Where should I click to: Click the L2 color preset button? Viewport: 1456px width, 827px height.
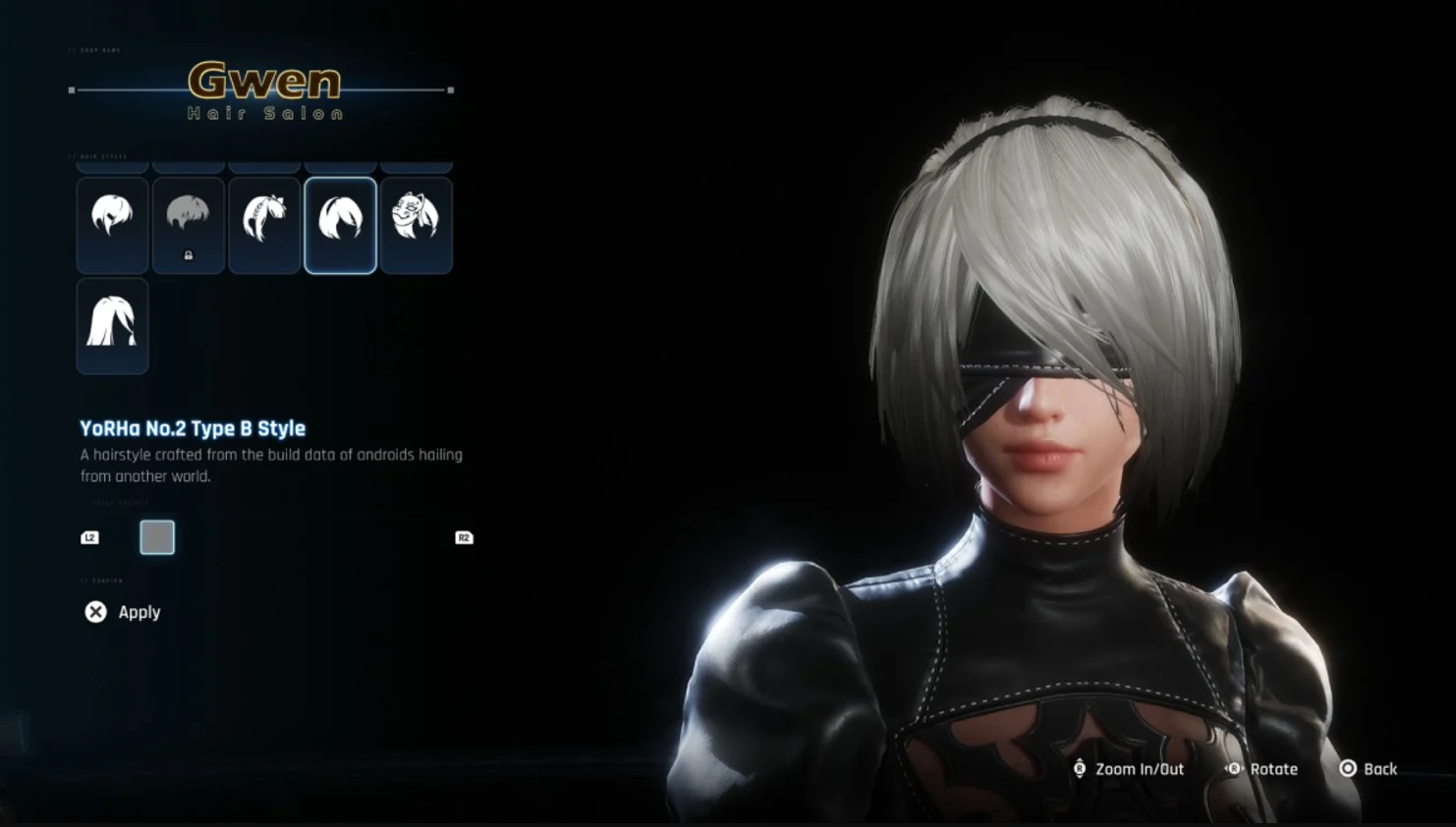pyautogui.click(x=89, y=537)
